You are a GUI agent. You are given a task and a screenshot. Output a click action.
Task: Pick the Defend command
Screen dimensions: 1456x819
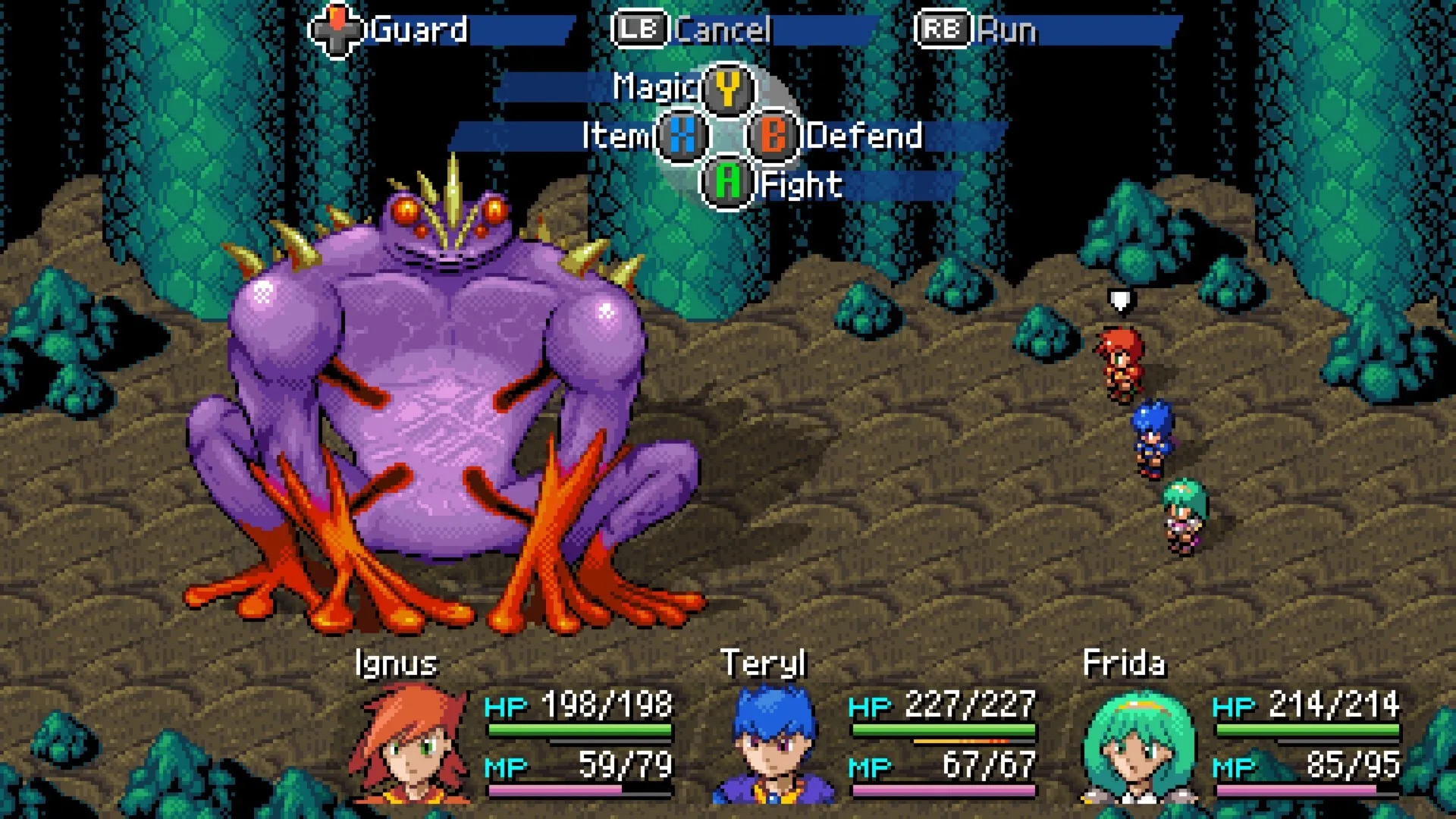tap(834, 136)
